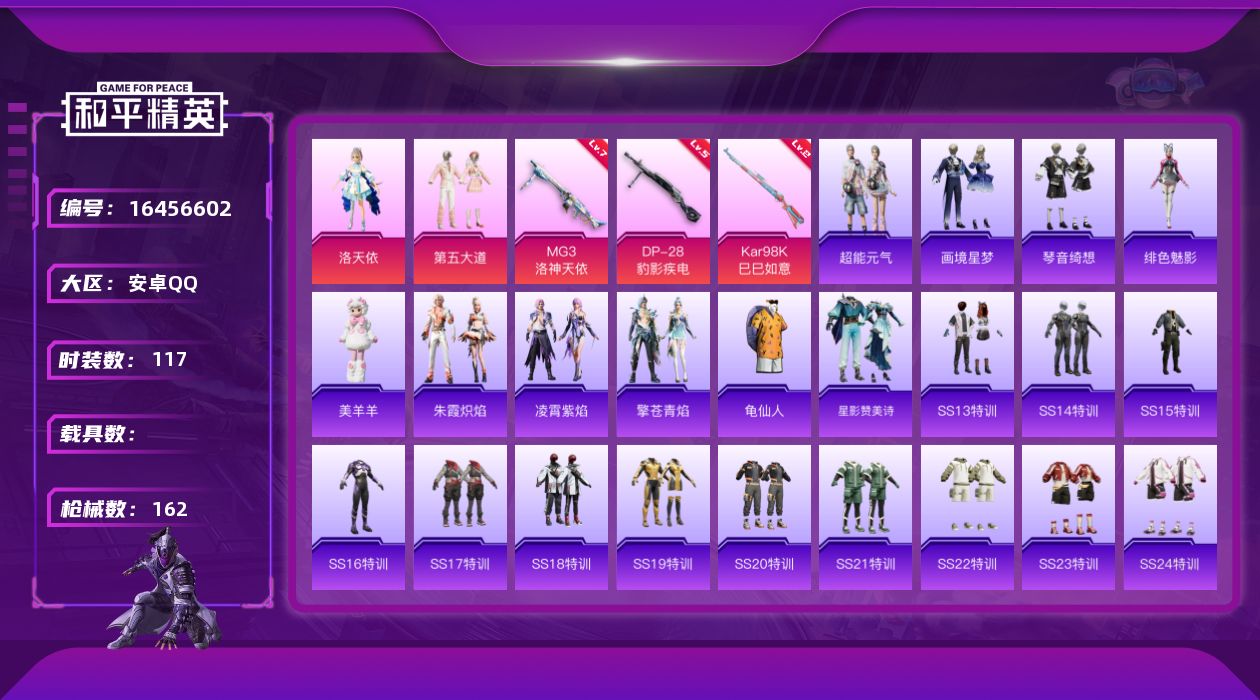The image size is (1260, 700).
Task: Click the SS22特训 white outfit tile
Action: tap(967, 517)
